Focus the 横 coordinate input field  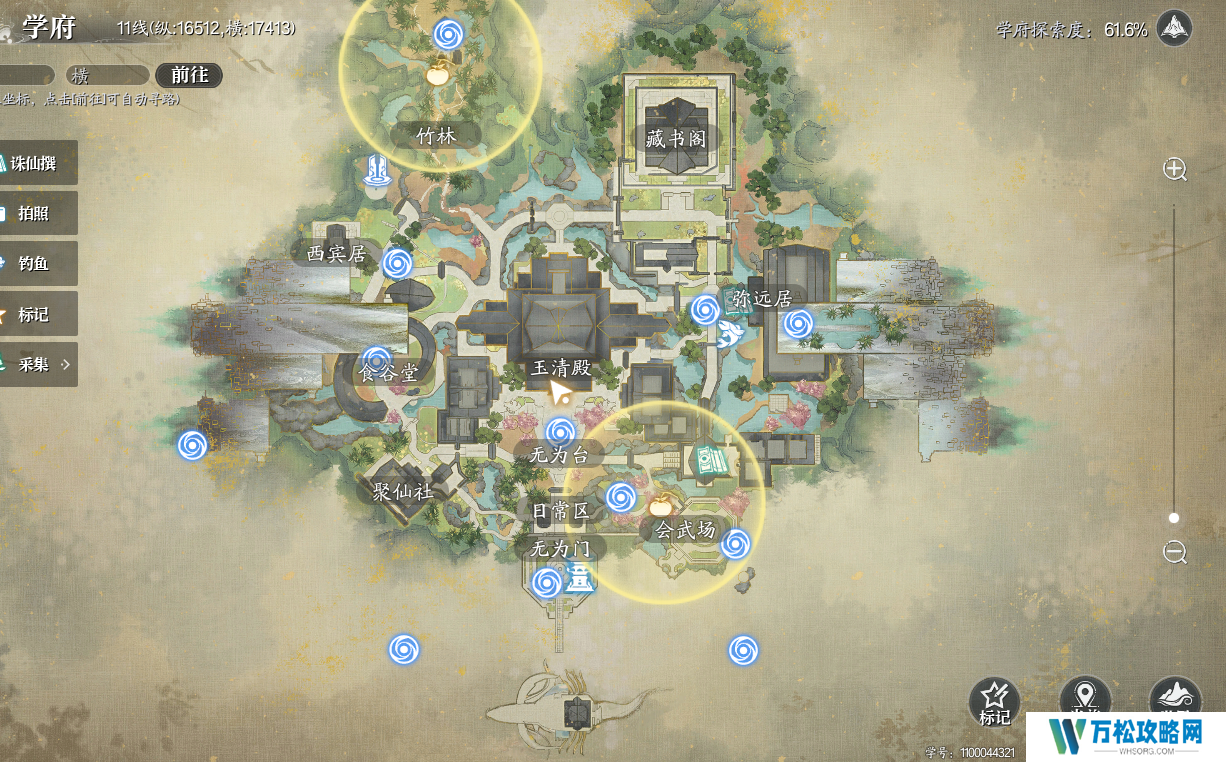pos(106,75)
